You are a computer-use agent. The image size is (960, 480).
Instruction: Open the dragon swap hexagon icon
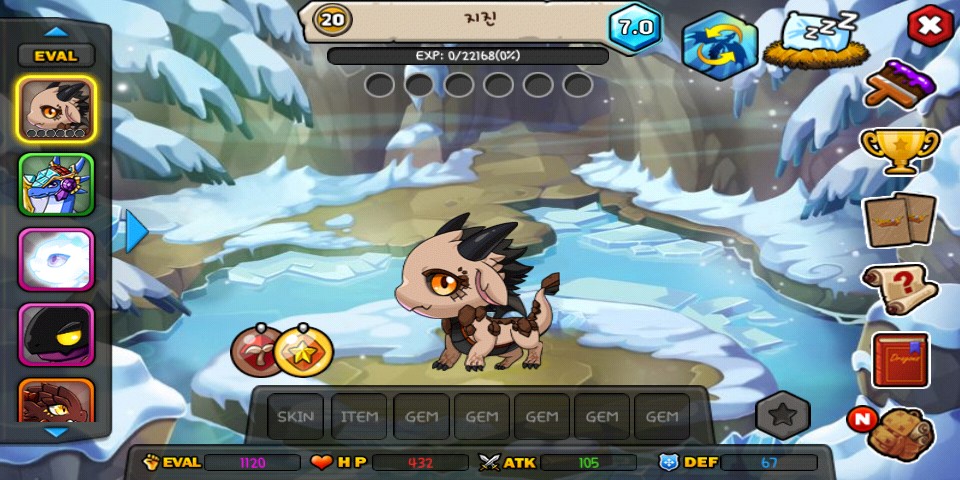coord(719,46)
